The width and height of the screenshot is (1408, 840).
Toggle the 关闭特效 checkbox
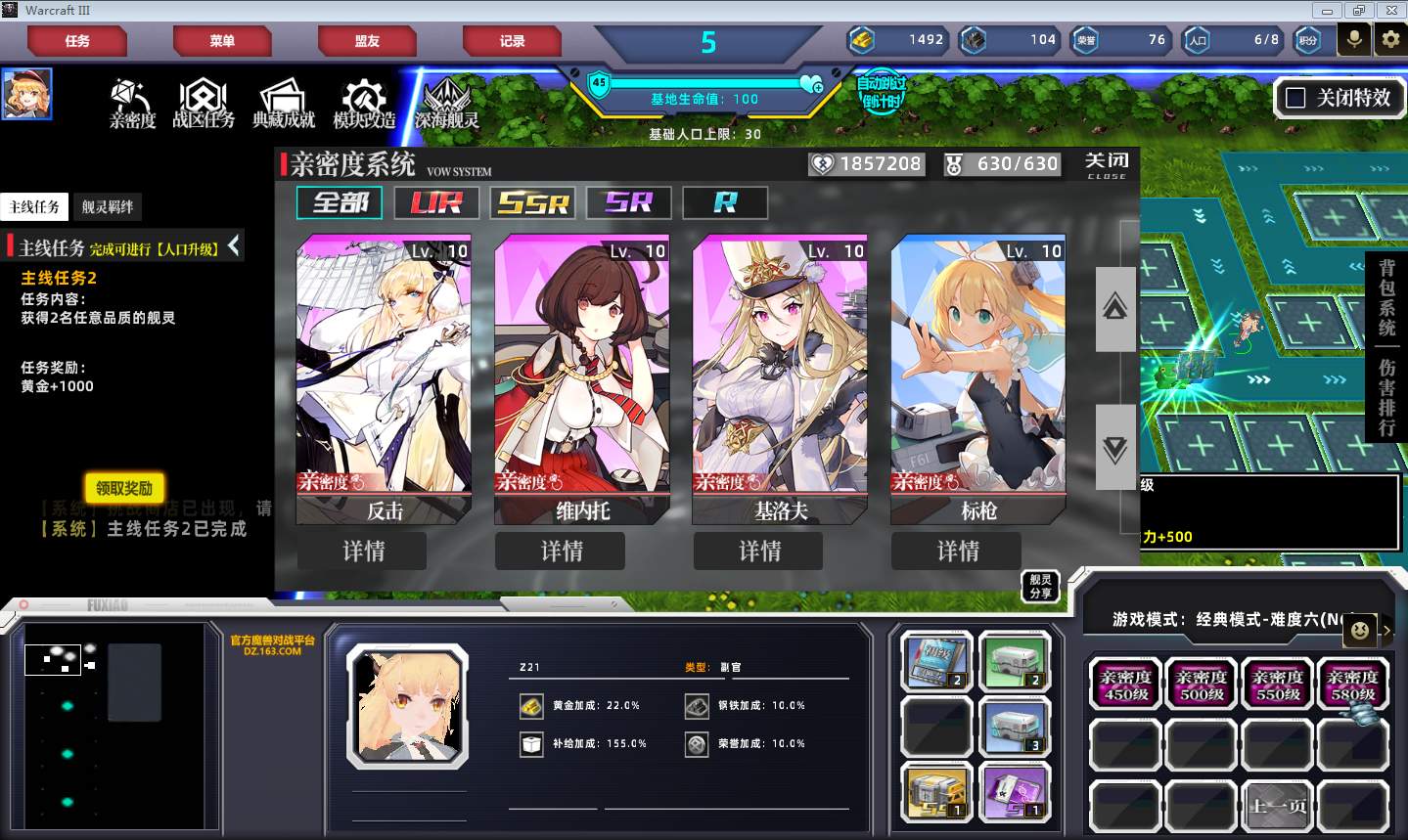point(1295,98)
